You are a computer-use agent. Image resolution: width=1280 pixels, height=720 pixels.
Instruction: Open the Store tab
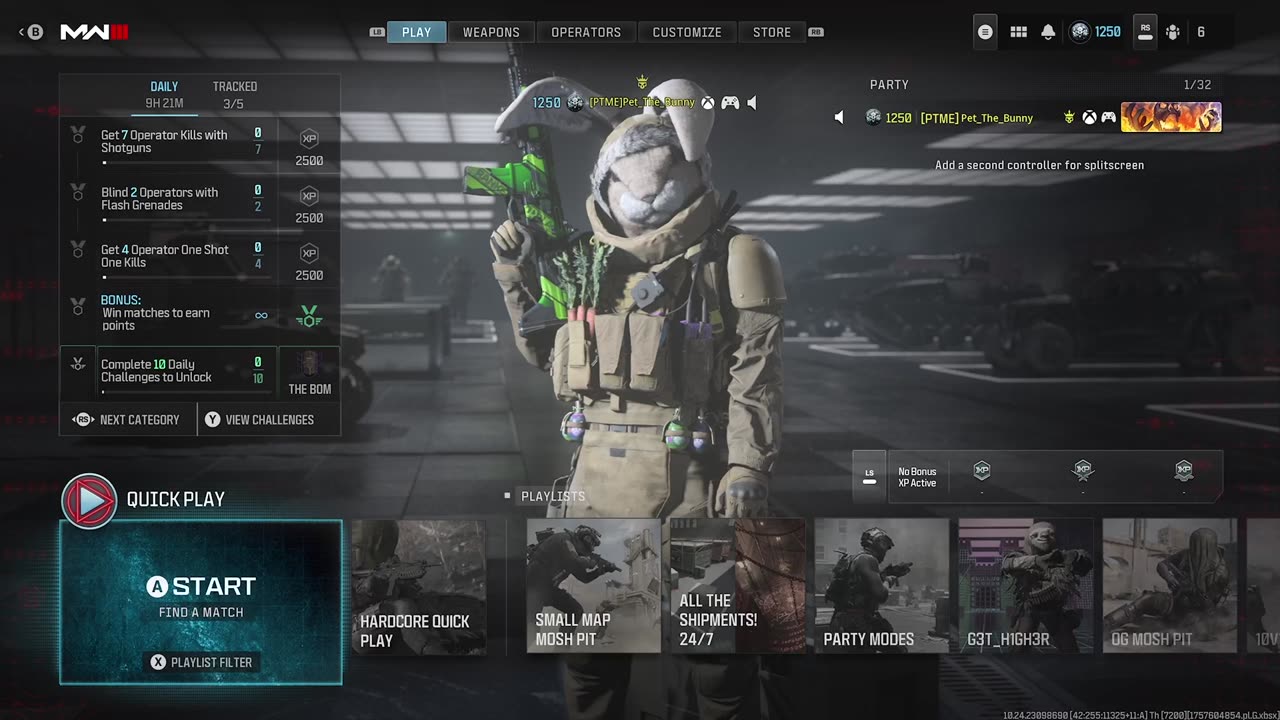[x=772, y=32]
